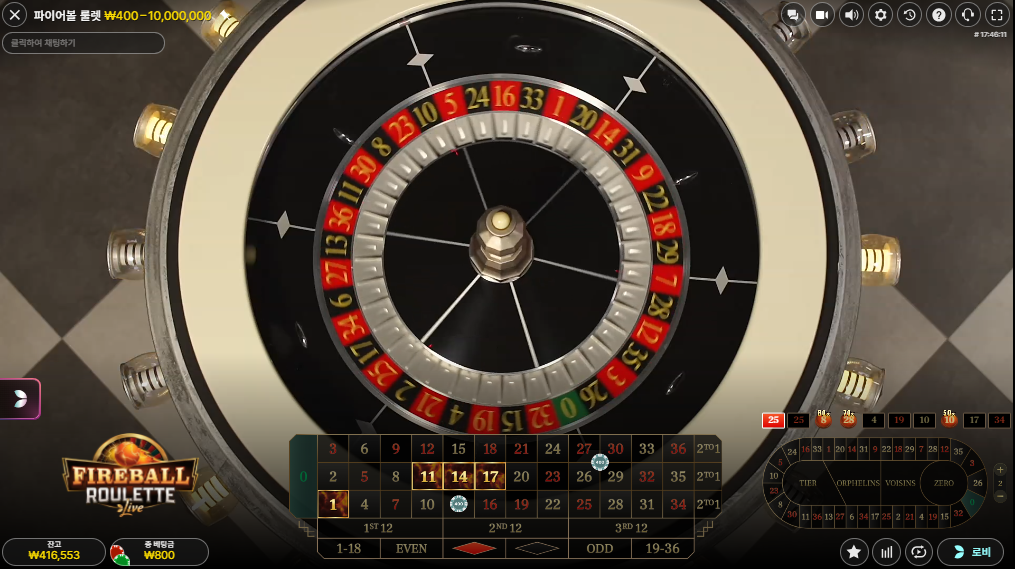View game history via the clock icon
Viewport: 1015px width, 569px height.
coord(909,14)
